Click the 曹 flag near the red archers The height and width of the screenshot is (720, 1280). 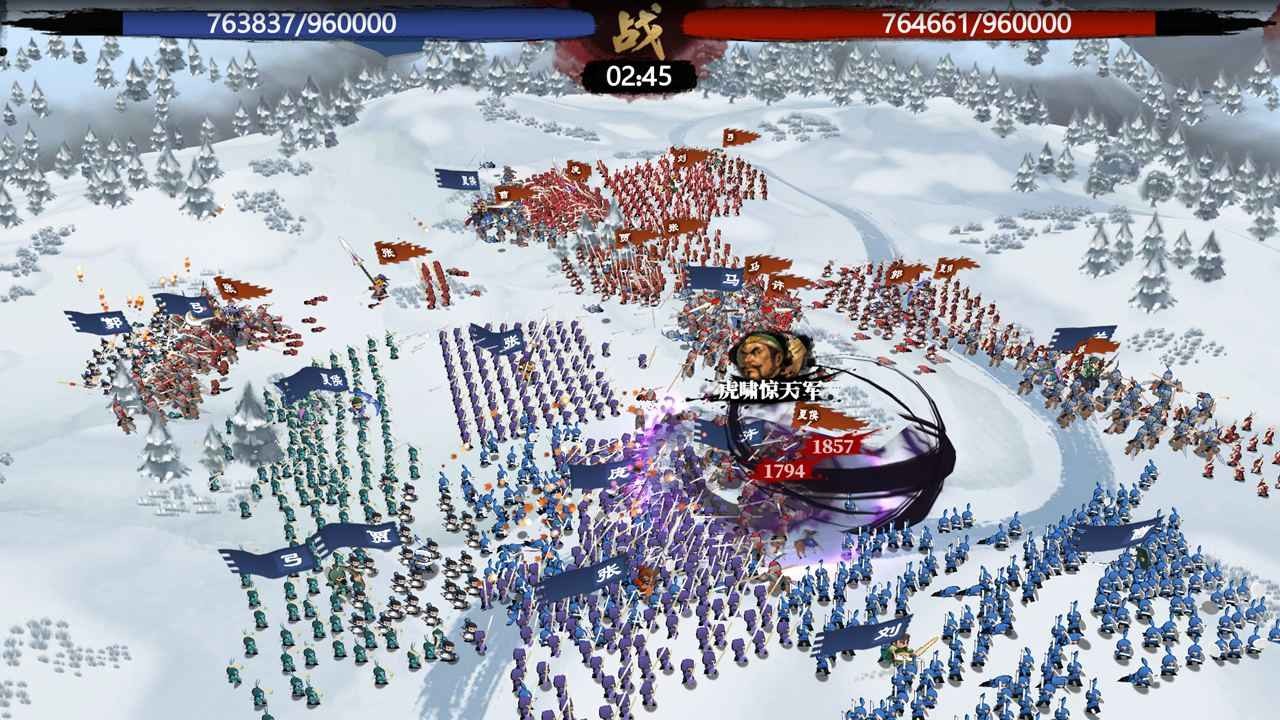tap(505, 194)
